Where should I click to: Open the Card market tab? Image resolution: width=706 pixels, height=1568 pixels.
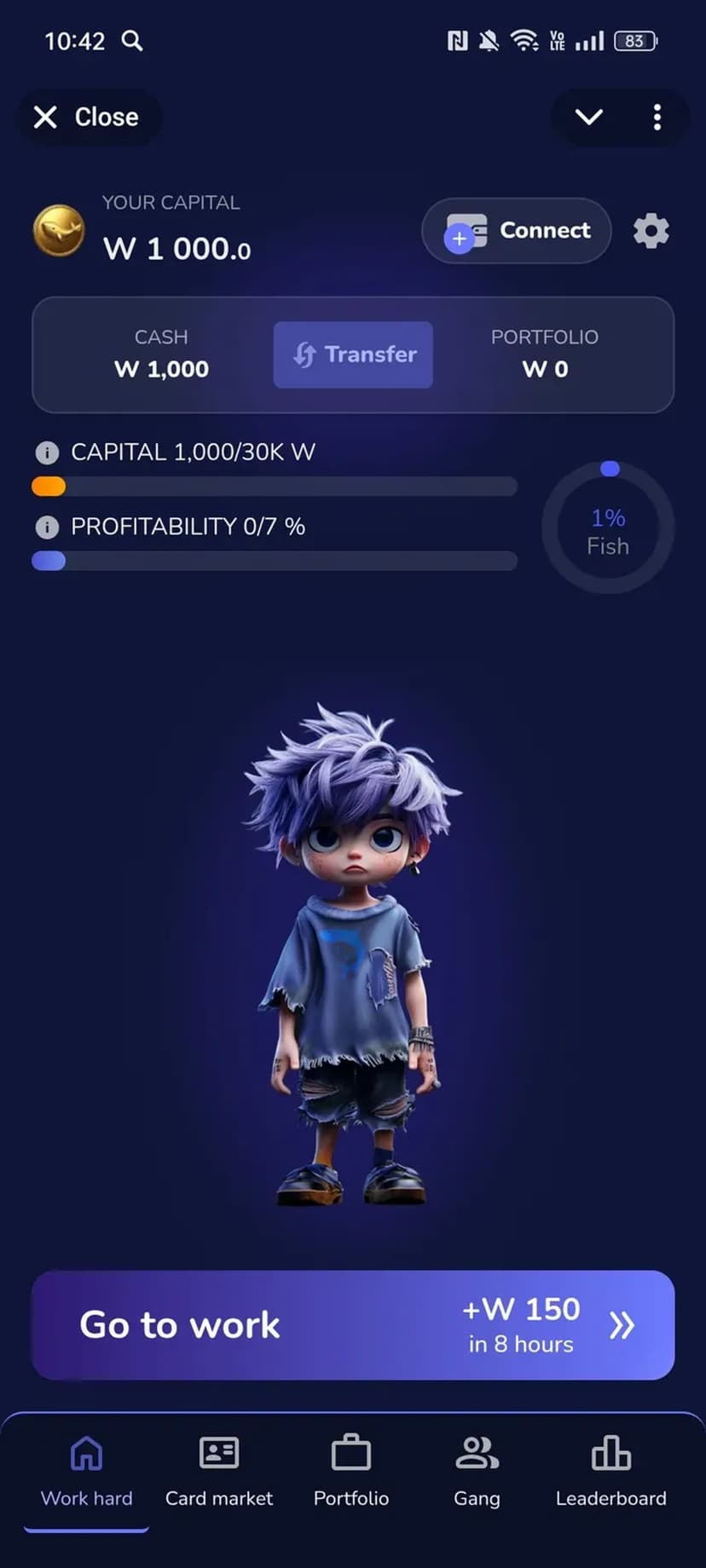pyautogui.click(x=219, y=1471)
